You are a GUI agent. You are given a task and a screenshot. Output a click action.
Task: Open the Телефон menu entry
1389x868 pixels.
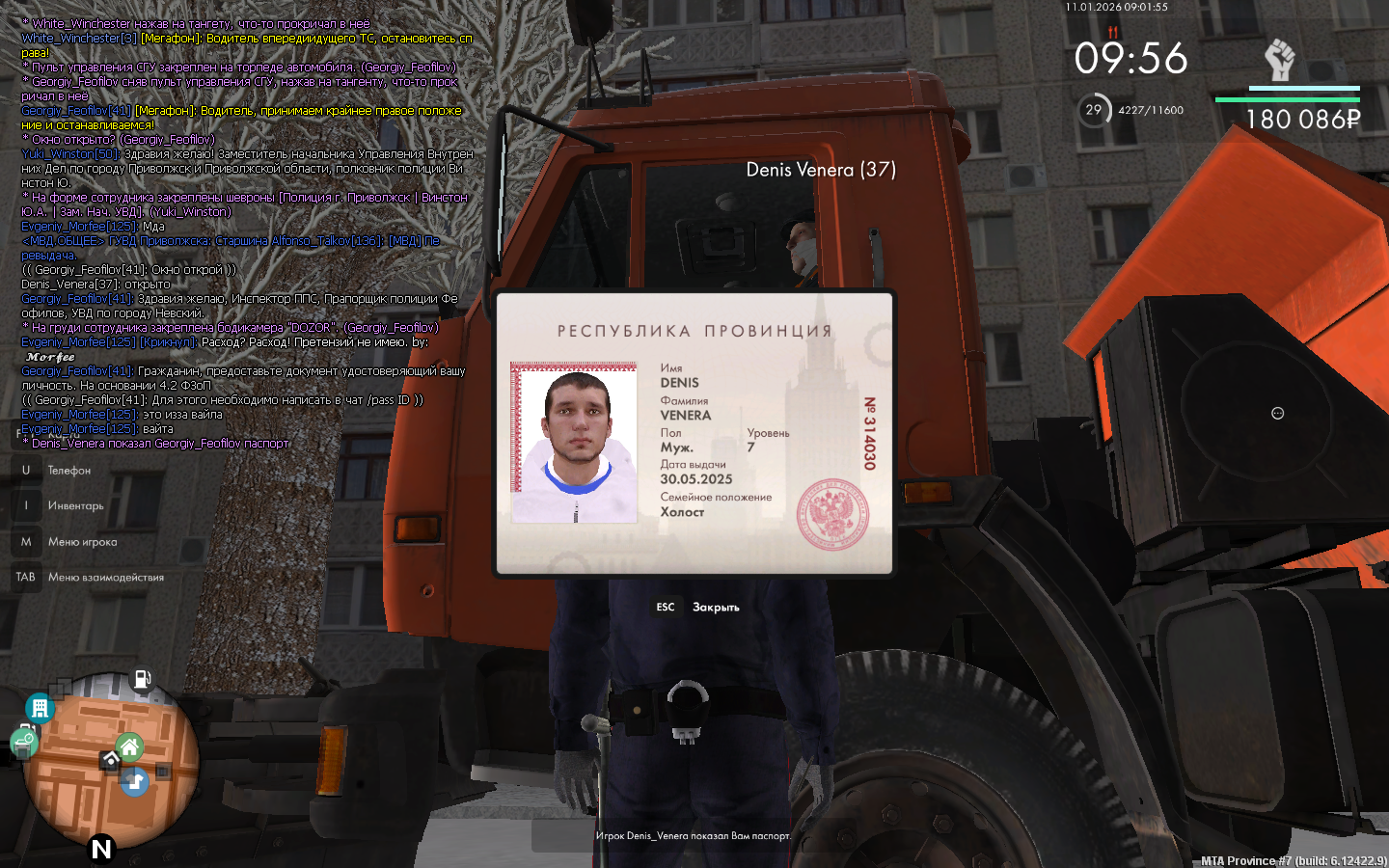coord(68,471)
